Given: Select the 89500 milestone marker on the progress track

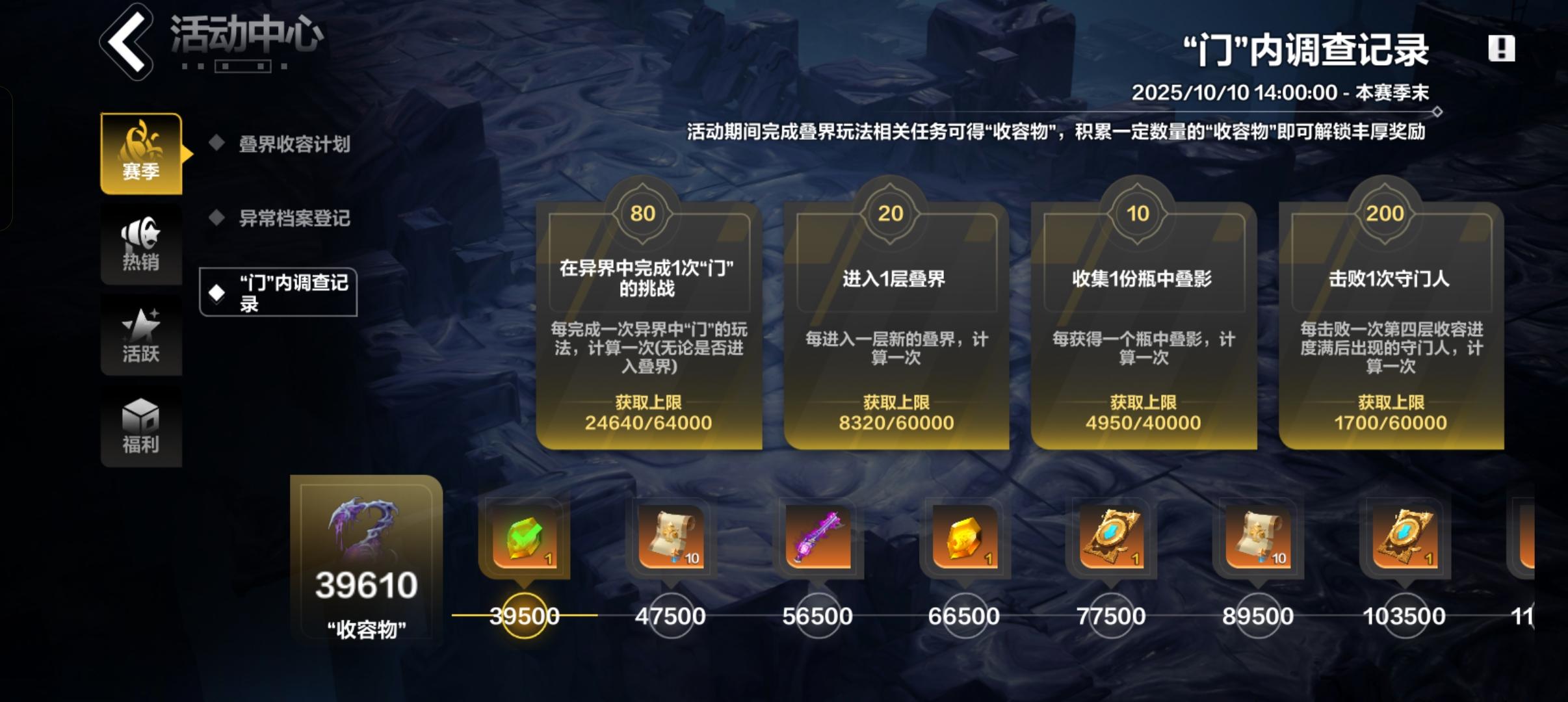Looking at the screenshot, I should coord(1261,614).
